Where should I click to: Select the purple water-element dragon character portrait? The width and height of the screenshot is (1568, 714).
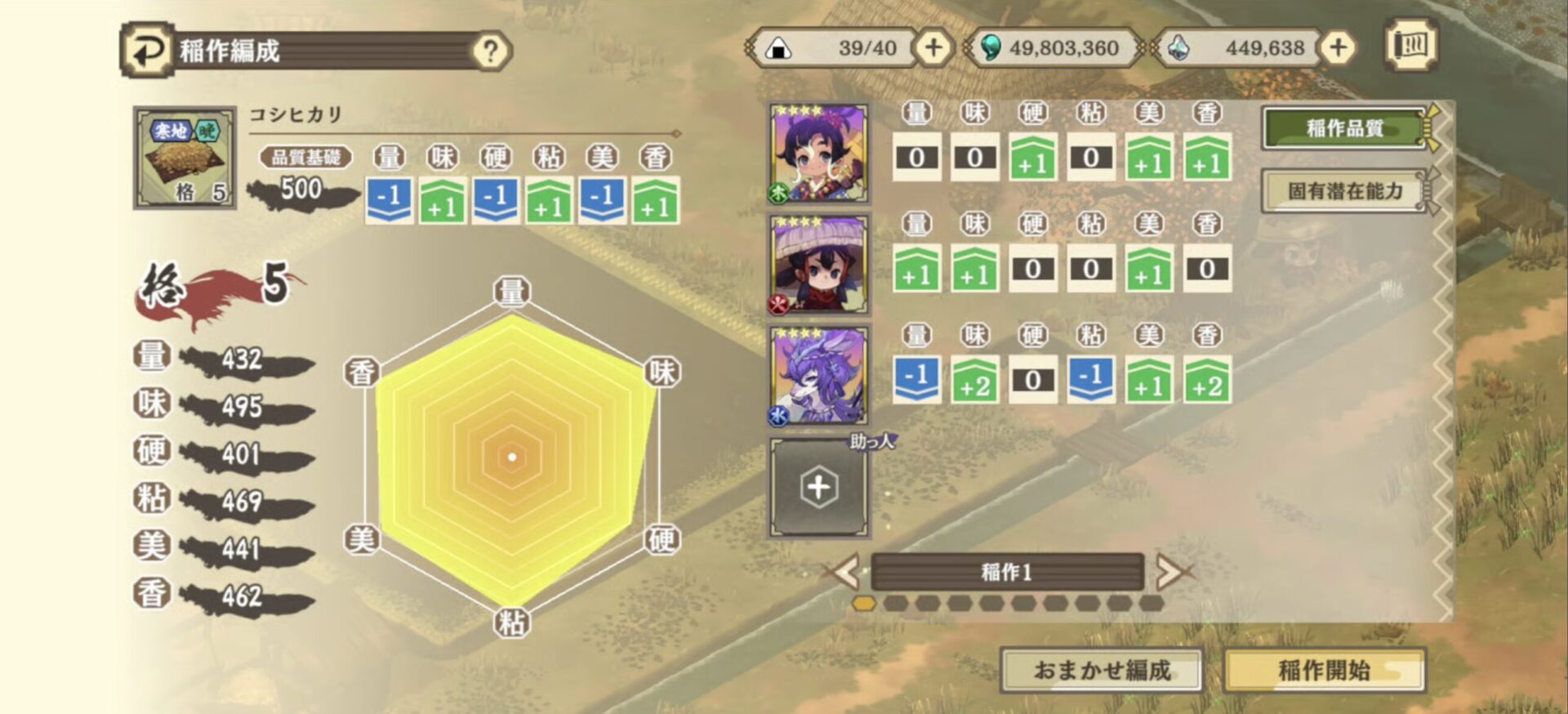tap(818, 376)
